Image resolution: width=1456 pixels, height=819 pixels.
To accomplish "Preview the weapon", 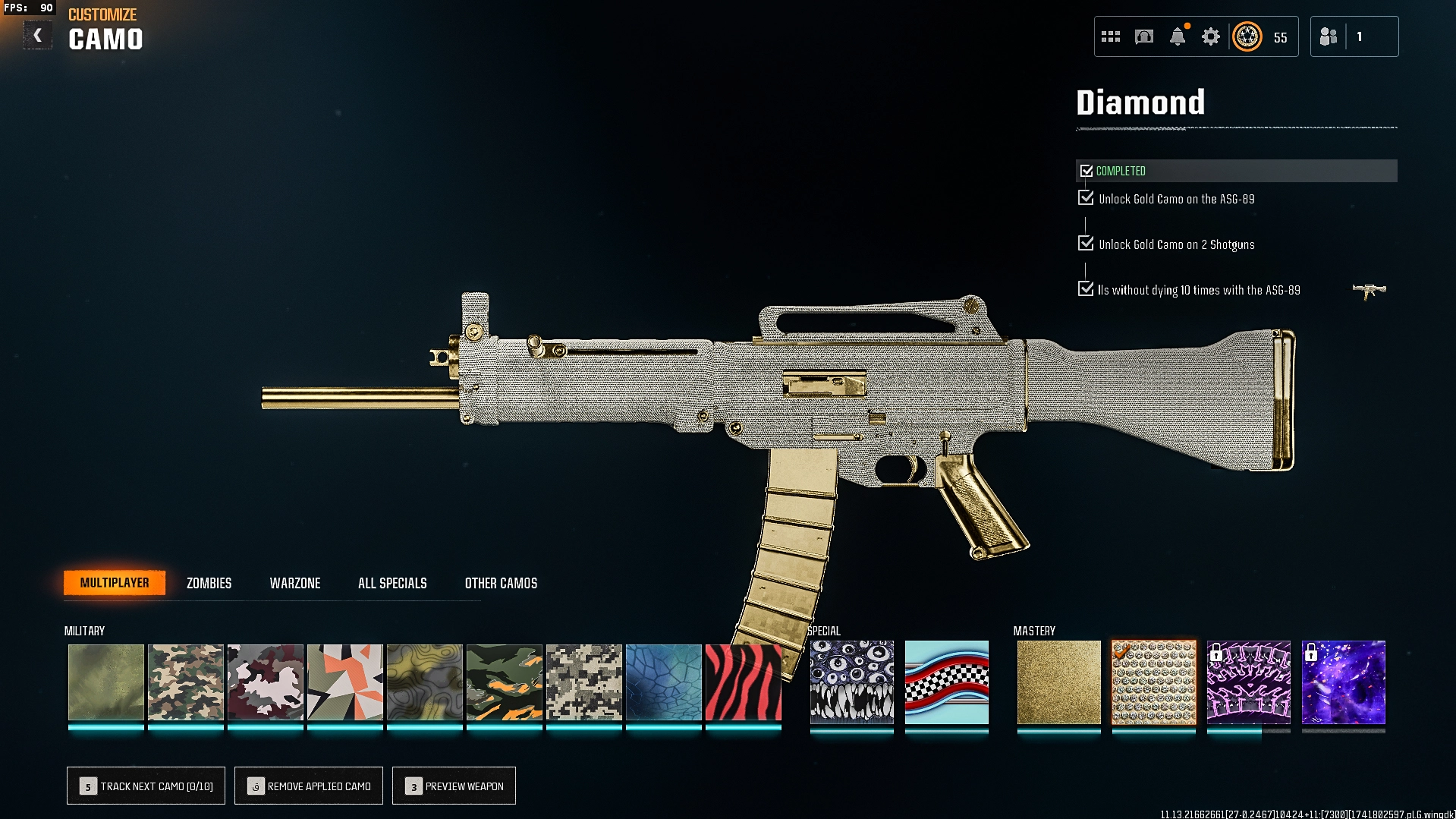I will tap(454, 786).
